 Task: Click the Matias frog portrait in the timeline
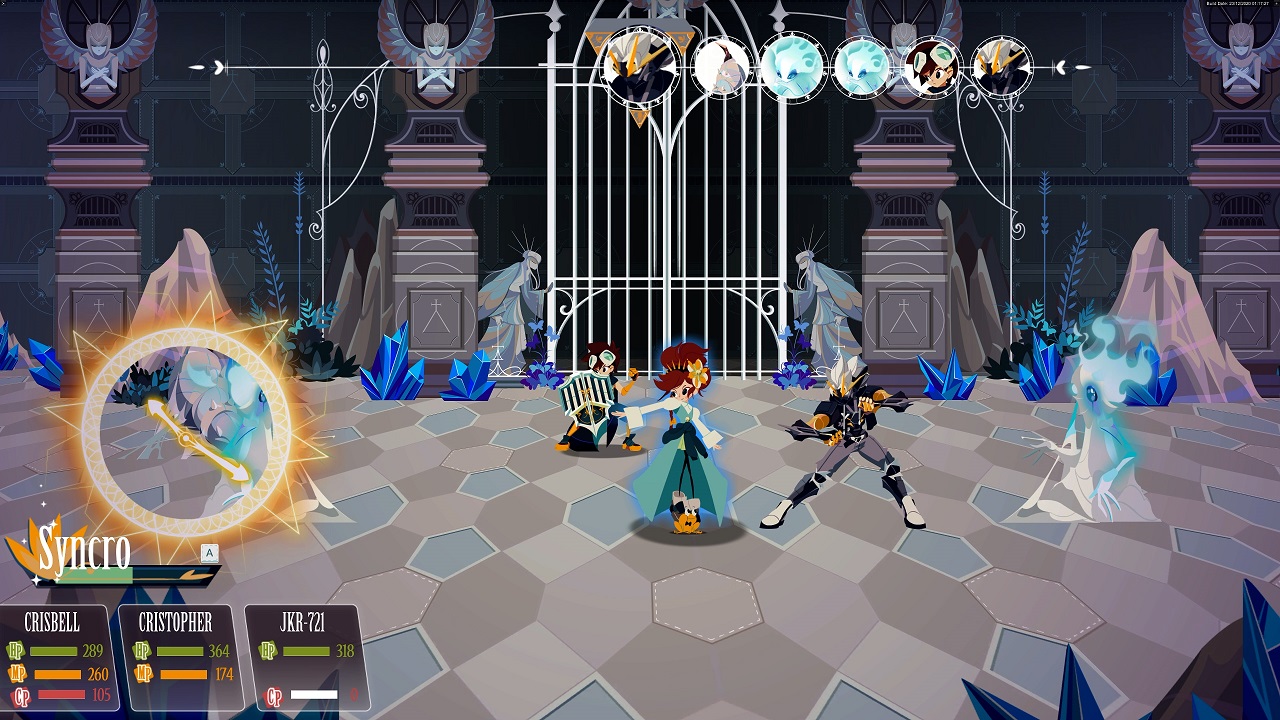click(723, 68)
